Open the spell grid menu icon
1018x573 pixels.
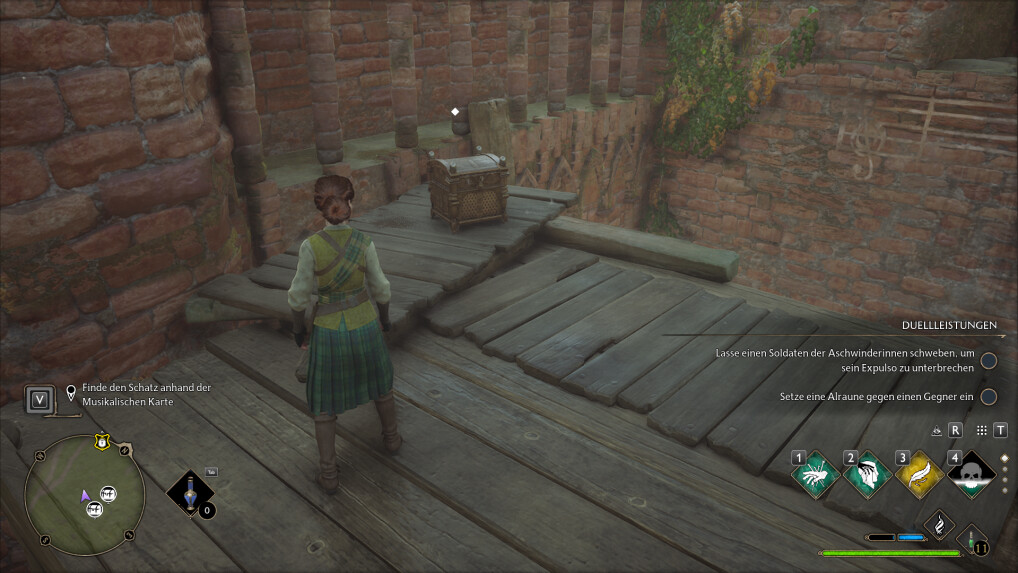pos(980,430)
